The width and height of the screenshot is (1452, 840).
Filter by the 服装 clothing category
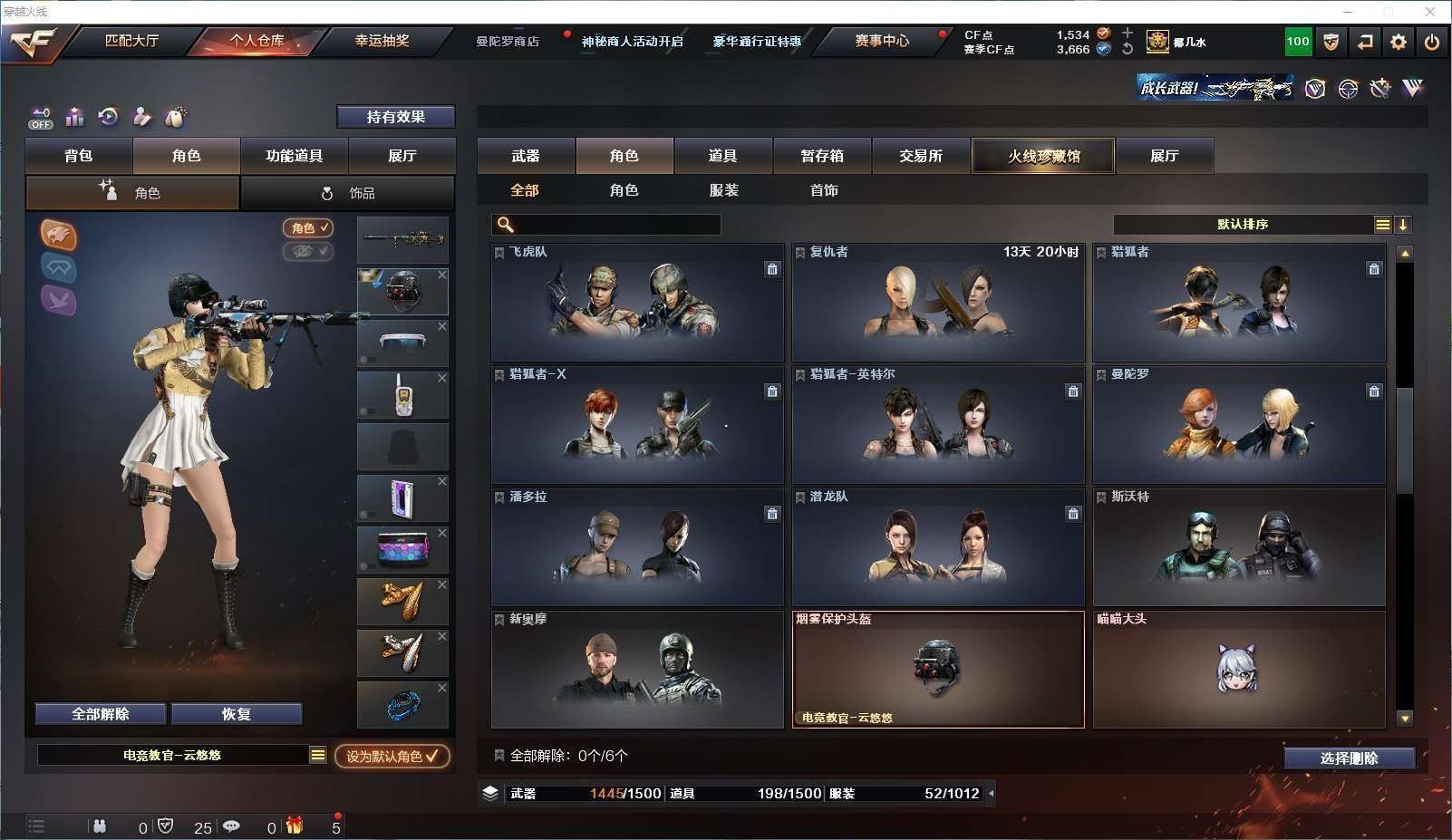724,190
